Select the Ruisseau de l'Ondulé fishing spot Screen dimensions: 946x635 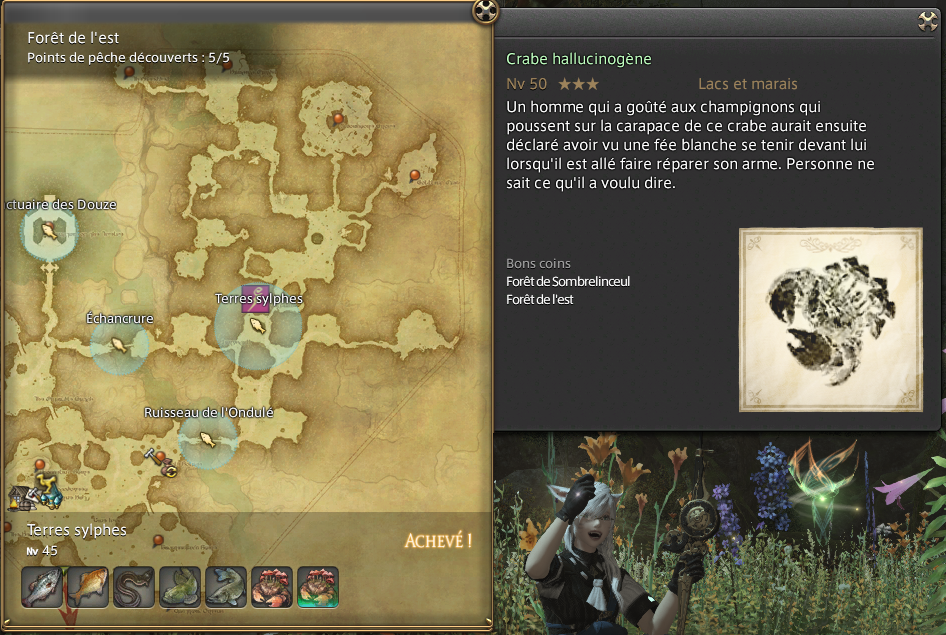[x=208, y=439]
